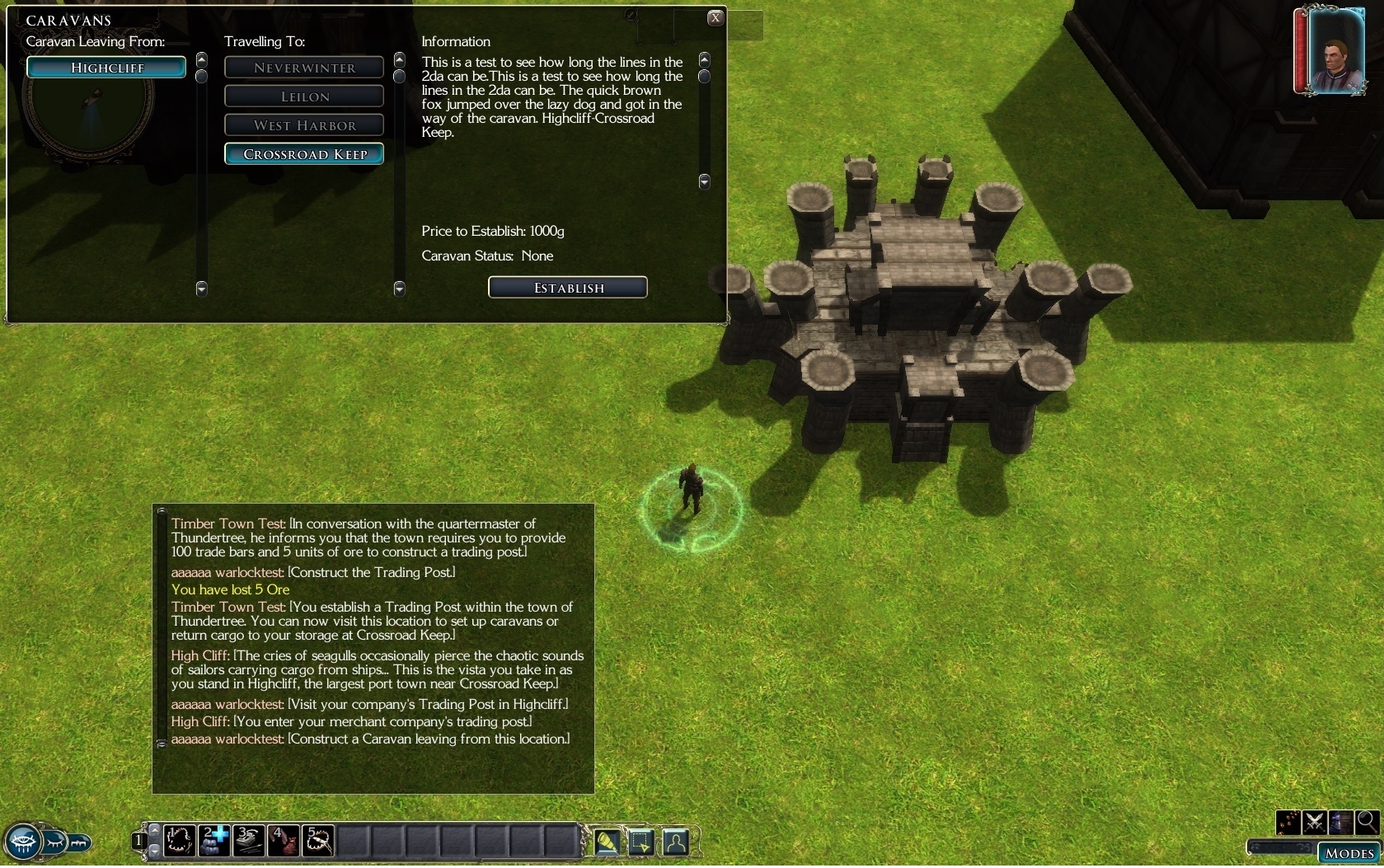Toggle the flashlight icon beside the hotbar
Viewport: 1384px width, 868px height.
pyautogui.click(x=607, y=842)
